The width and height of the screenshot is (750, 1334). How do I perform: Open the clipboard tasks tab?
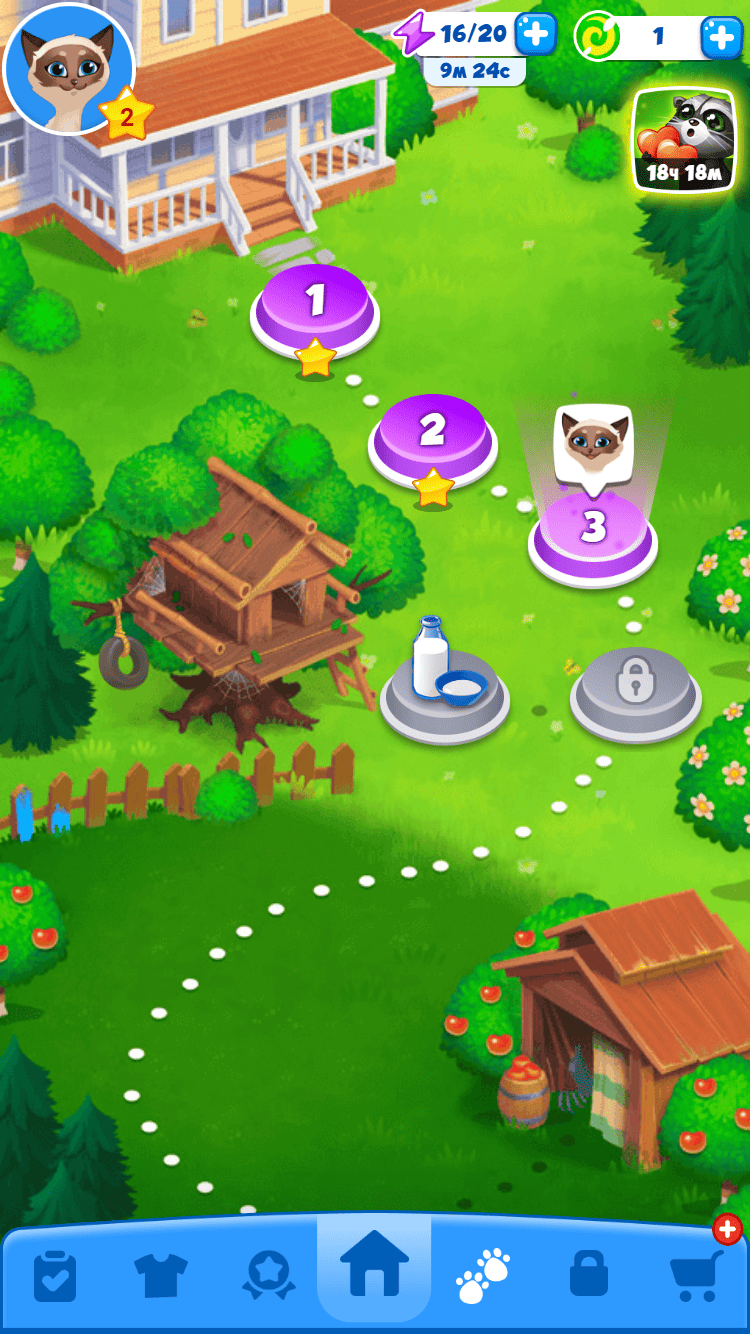point(55,1274)
